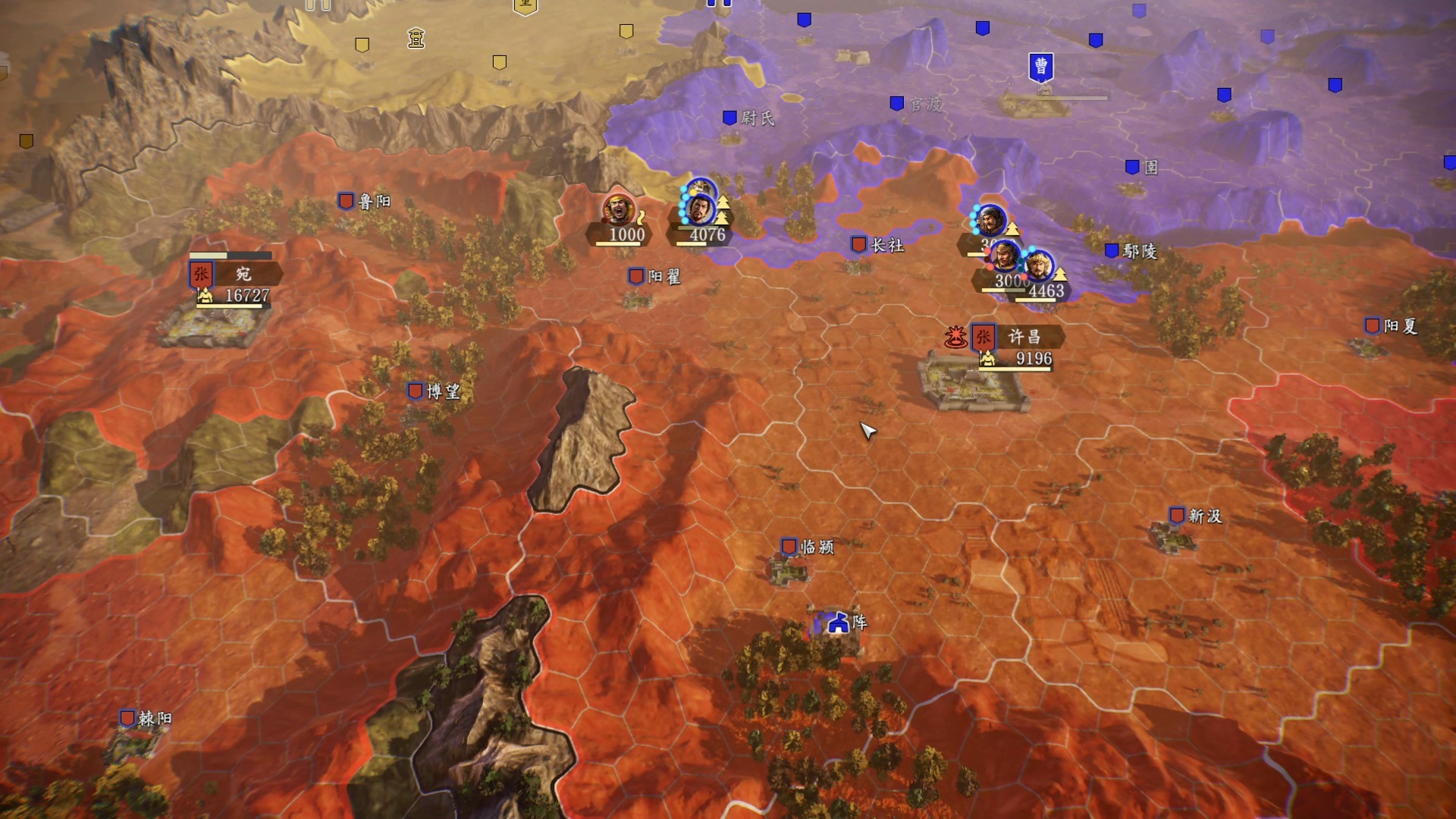Choose the 长社 town marker
Screen dimensions: 1456x819
(859, 245)
